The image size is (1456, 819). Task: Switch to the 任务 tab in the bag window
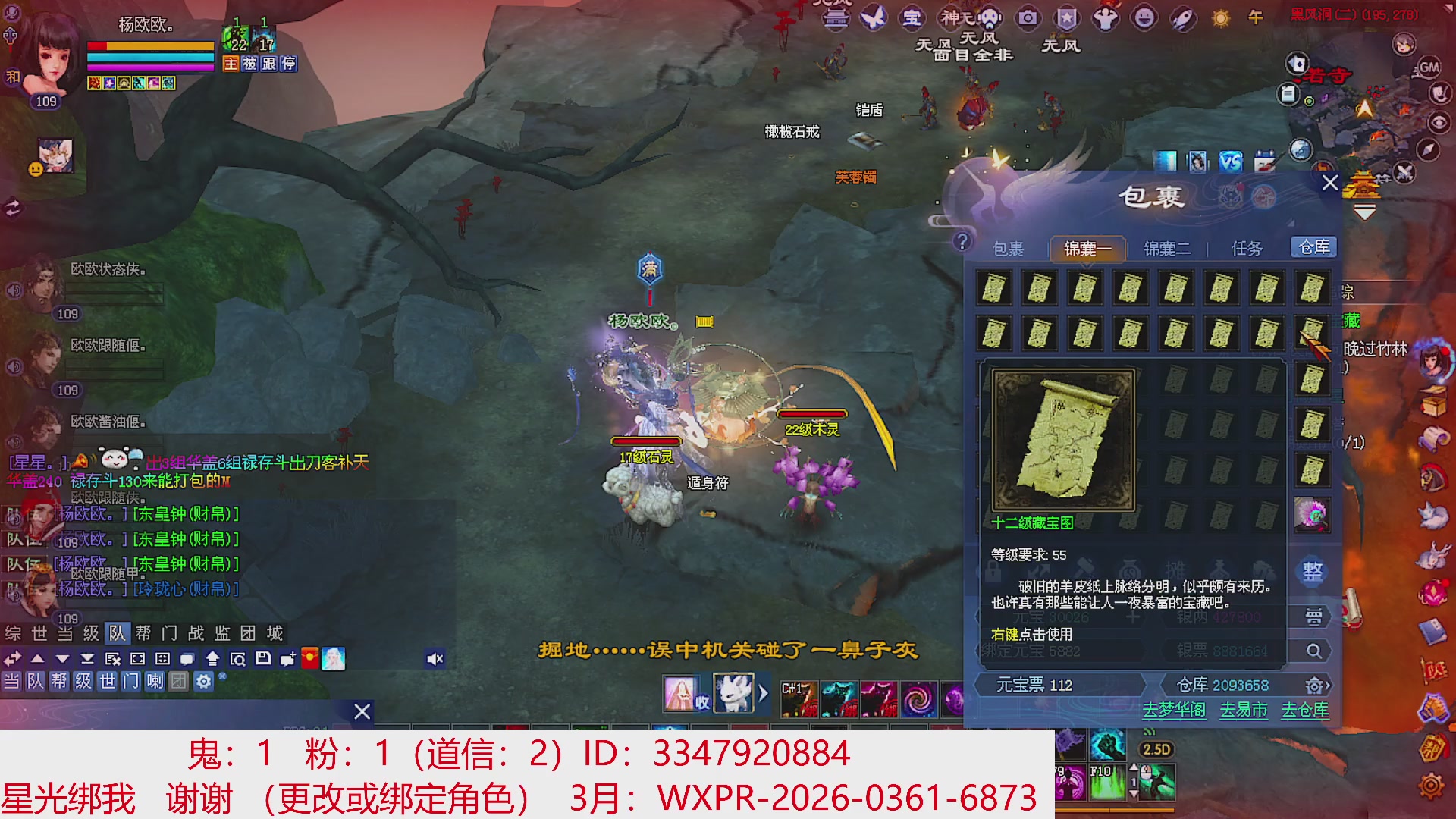point(1247,247)
